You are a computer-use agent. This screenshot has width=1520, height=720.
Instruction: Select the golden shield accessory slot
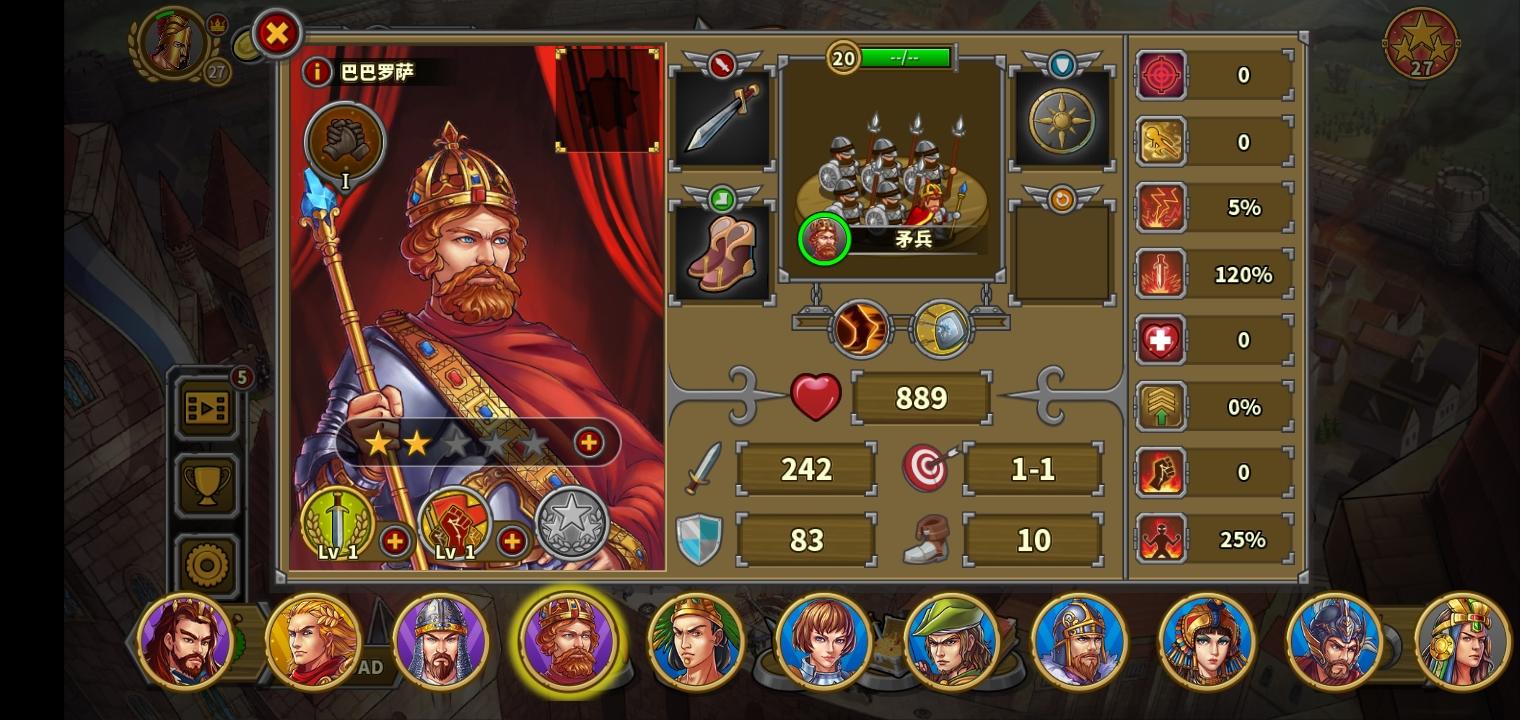pos(1062,118)
